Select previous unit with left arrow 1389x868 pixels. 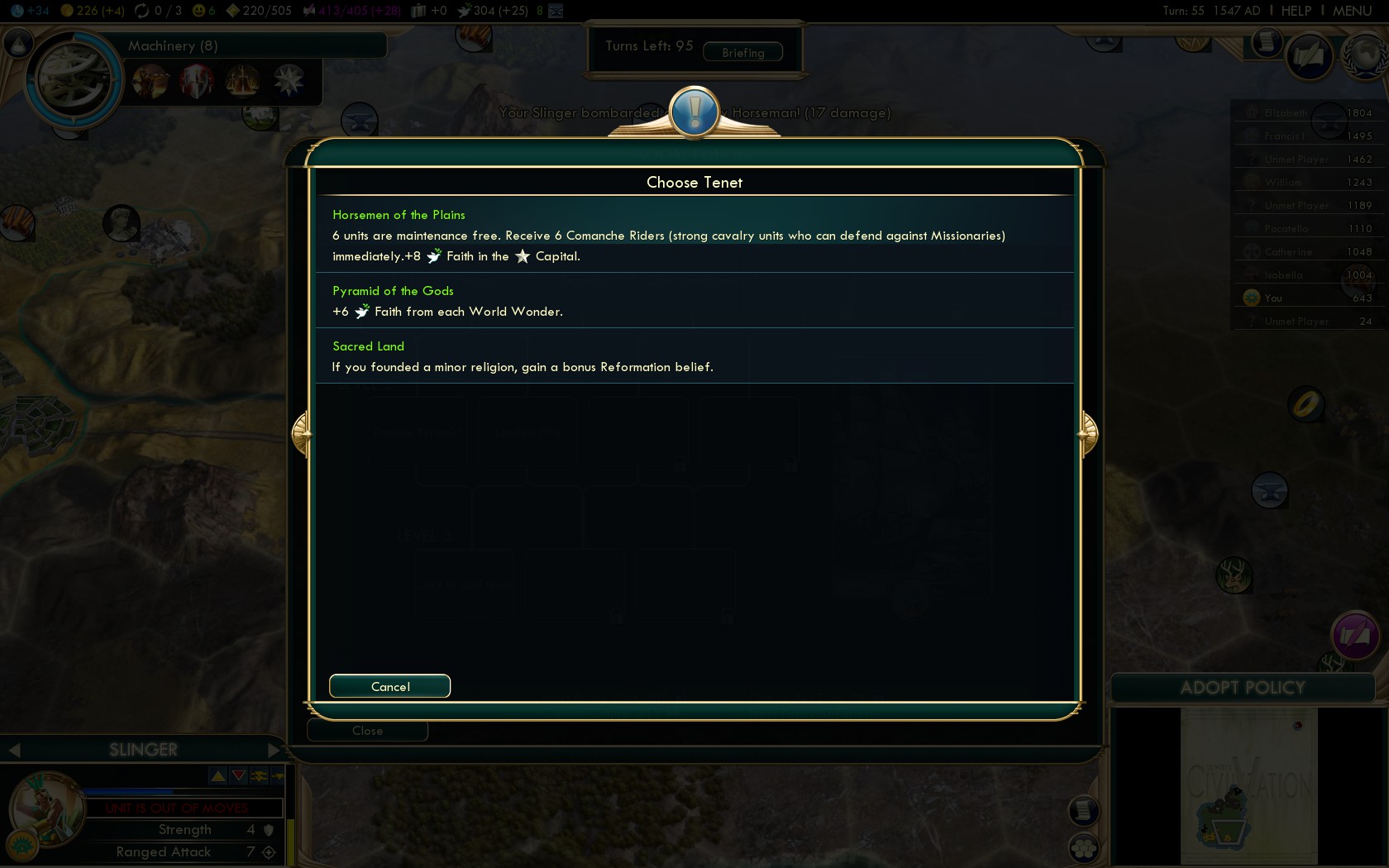pos(14,750)
